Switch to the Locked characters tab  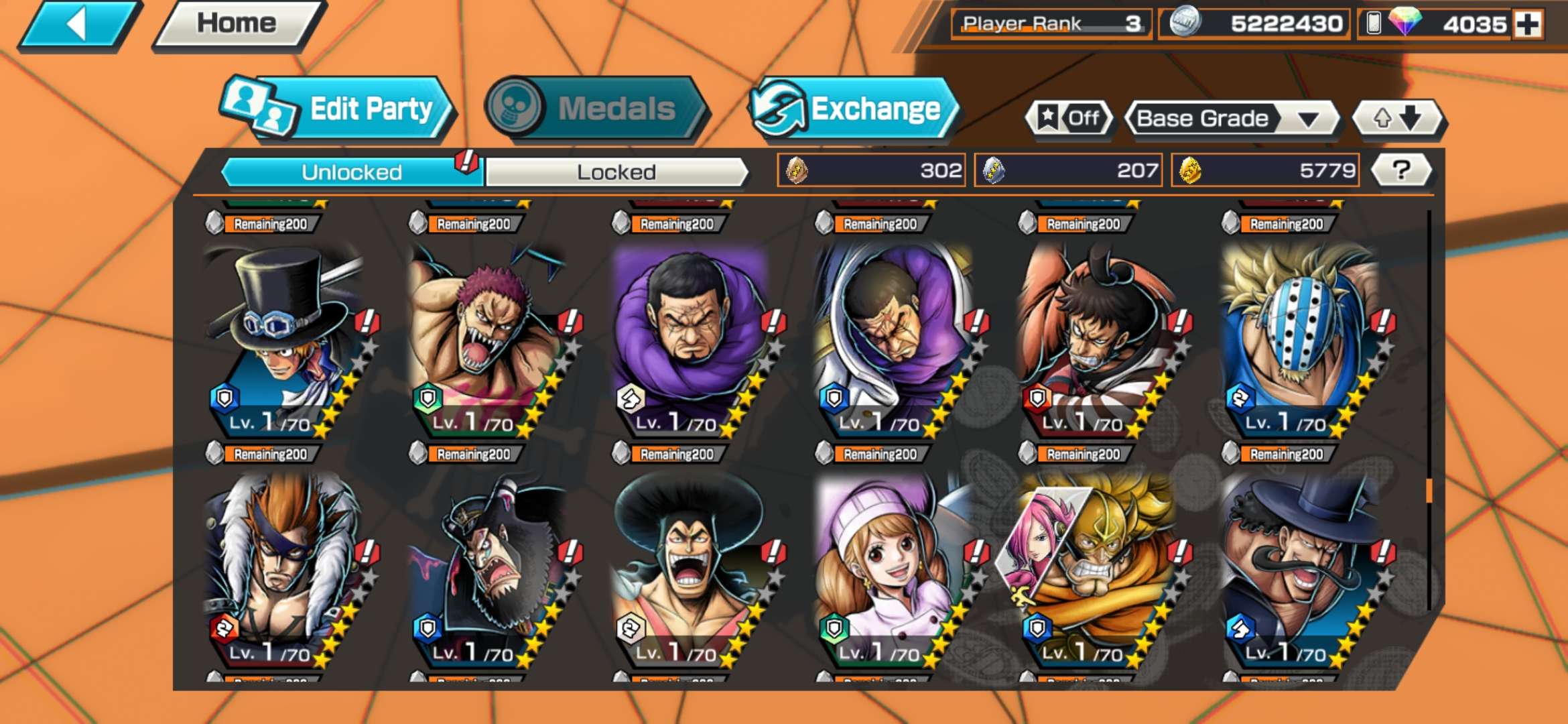[616, 172]
